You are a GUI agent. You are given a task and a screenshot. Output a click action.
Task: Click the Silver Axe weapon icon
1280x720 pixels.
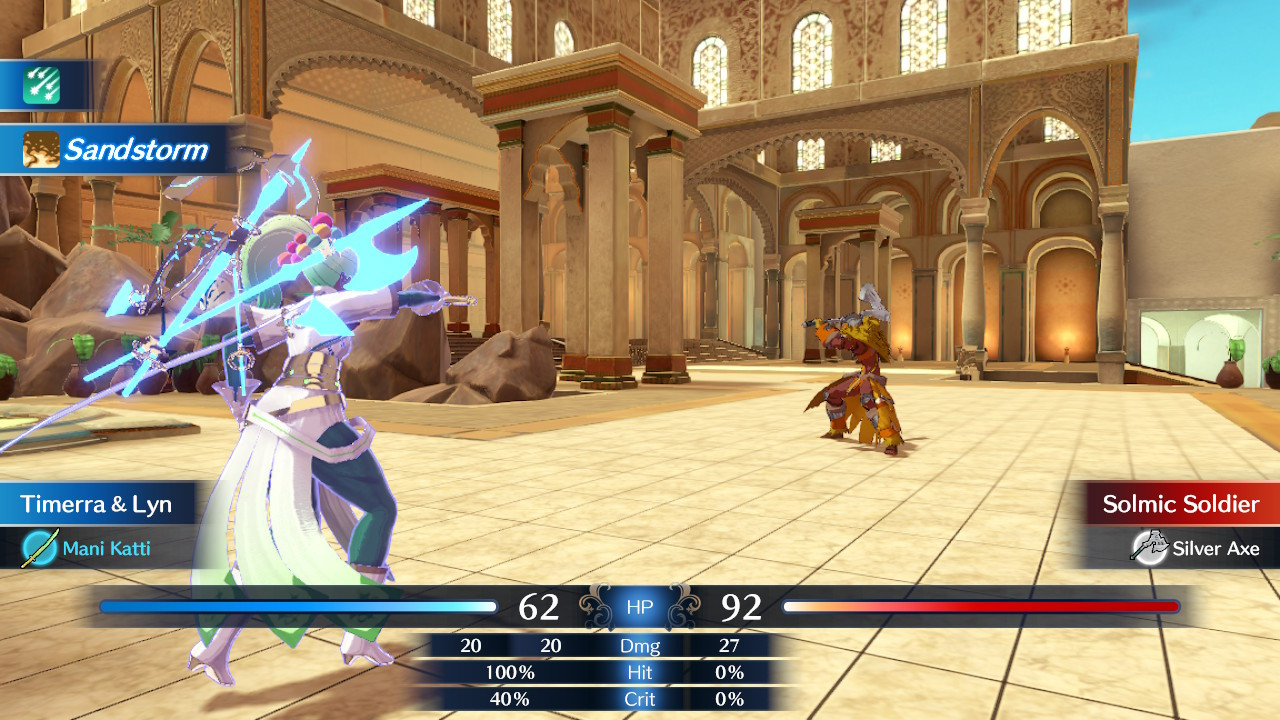(x=1147, y=547)
